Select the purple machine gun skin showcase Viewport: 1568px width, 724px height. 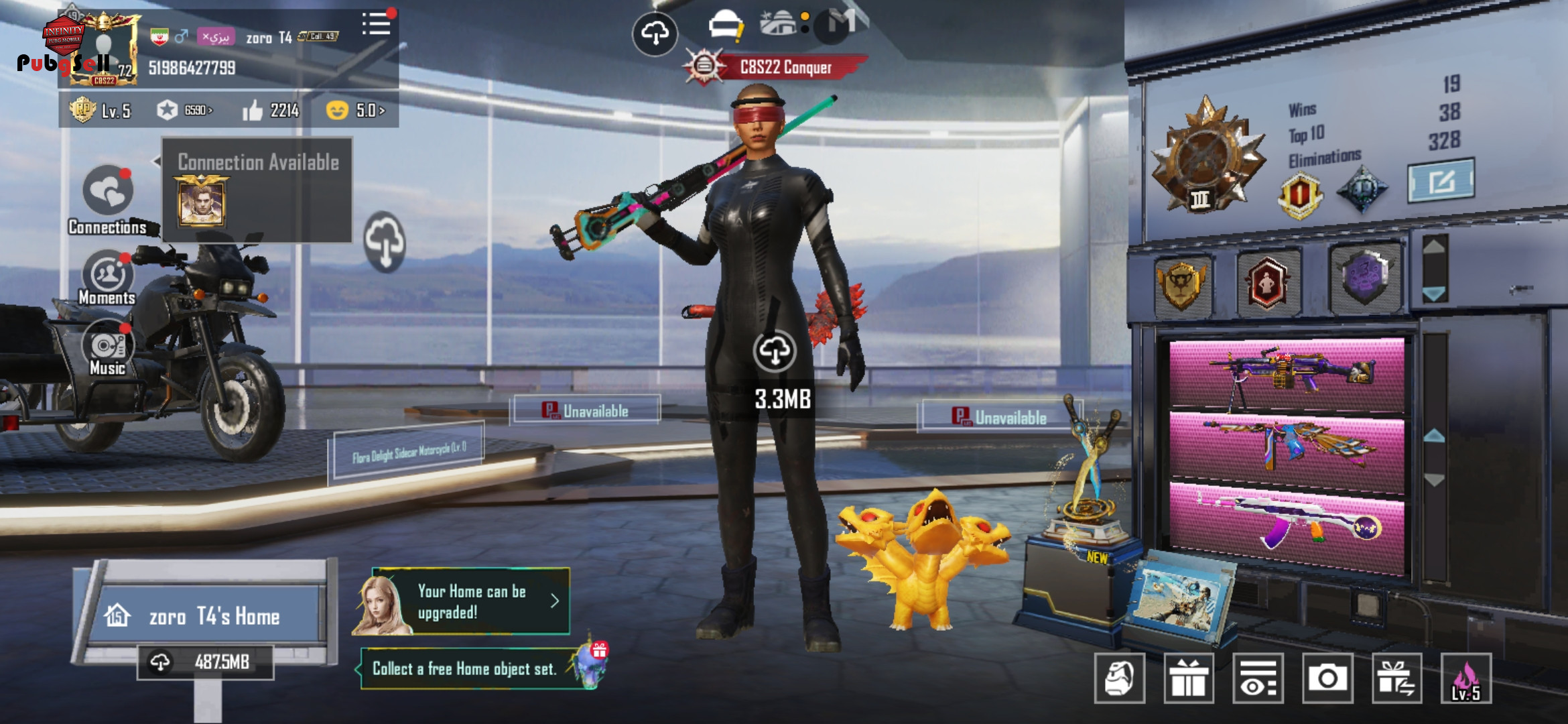[1287, 374]
